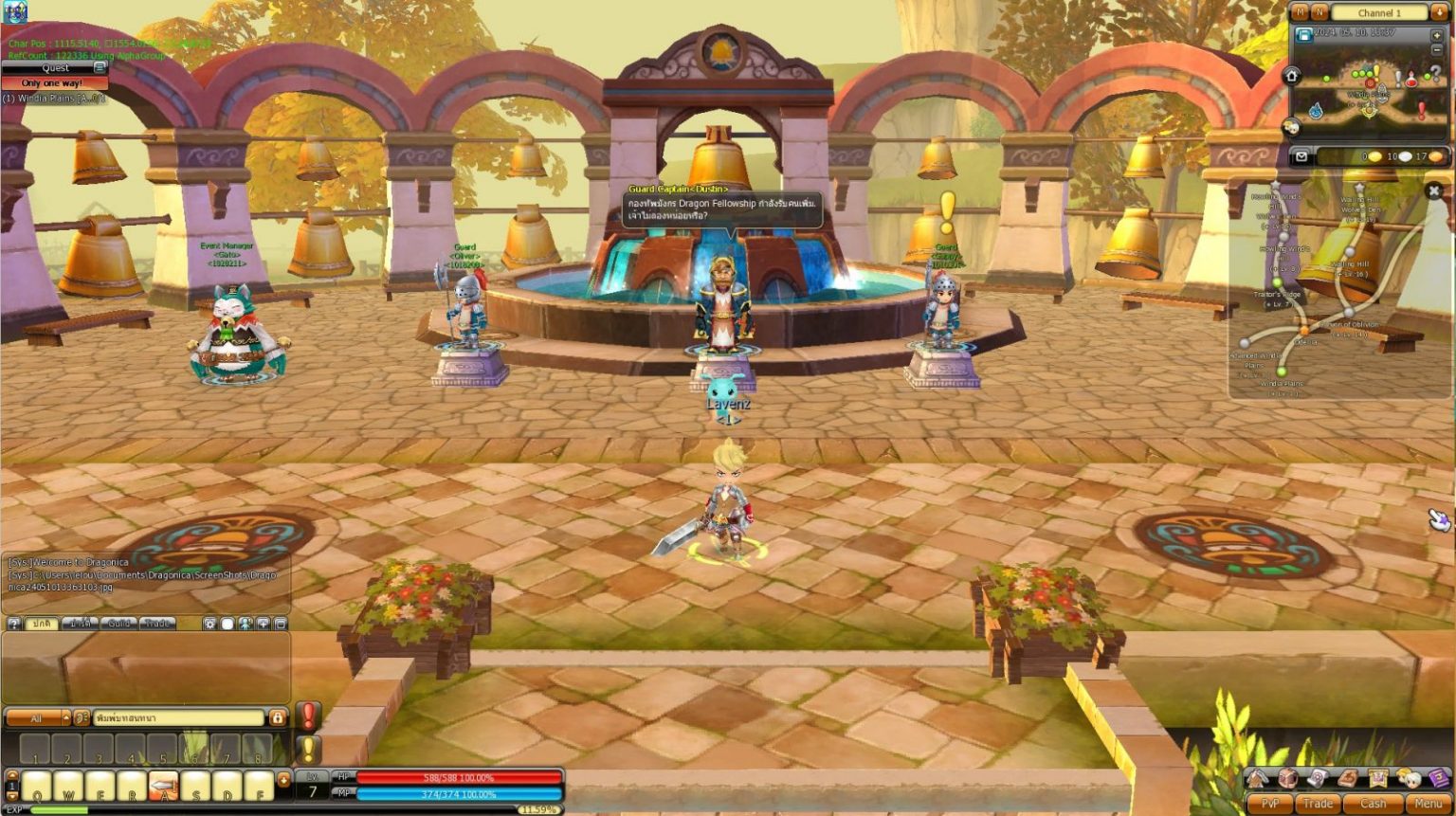1456x816 pixels.
Task: Open the quest scroll icon above Cash button
Action: pos(1318,778)
